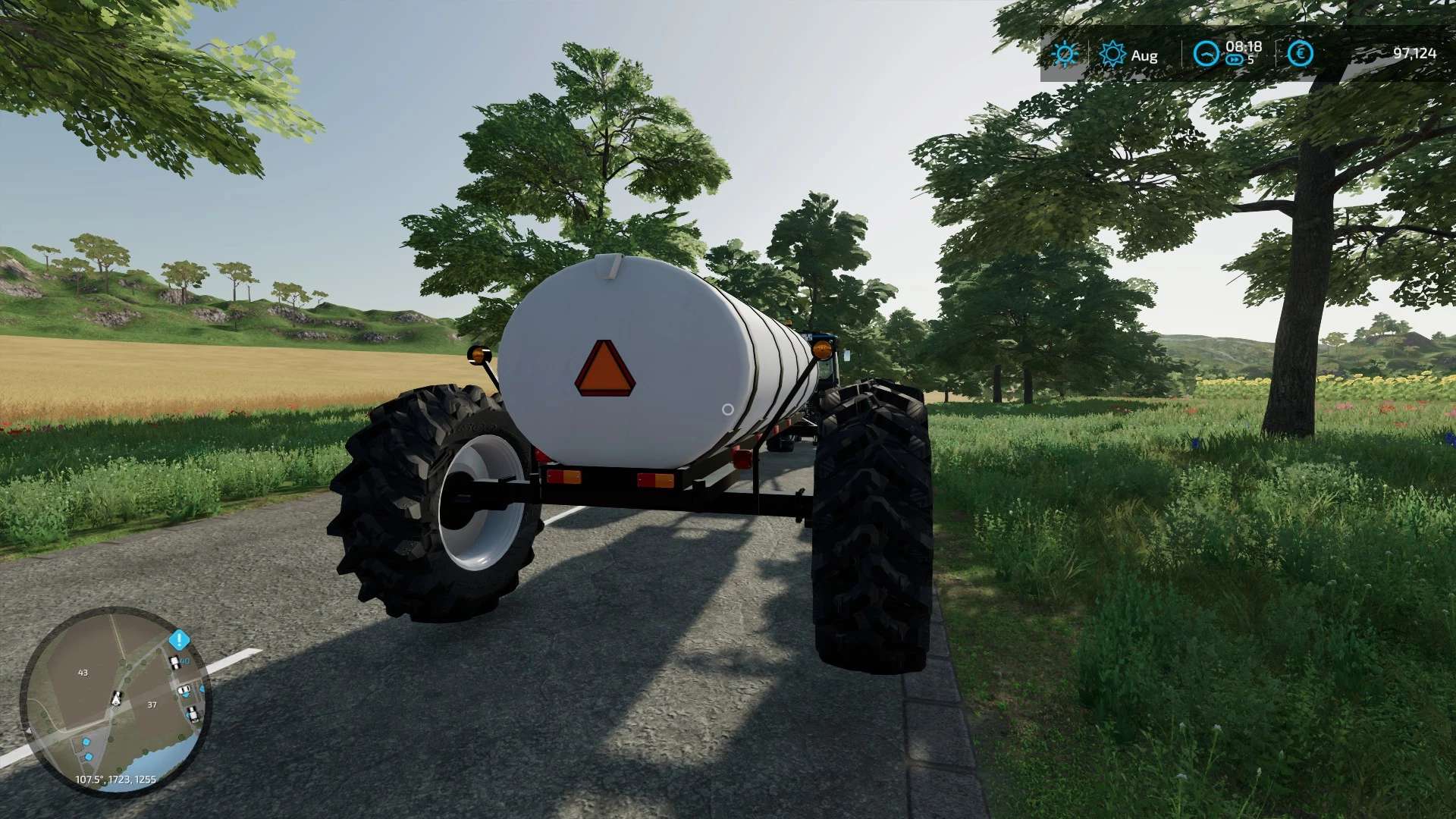Image resolution: width=1456 pixels, height=819 pixels.
Task: Select field number 43 on the minimap
Action: [83, 673]
